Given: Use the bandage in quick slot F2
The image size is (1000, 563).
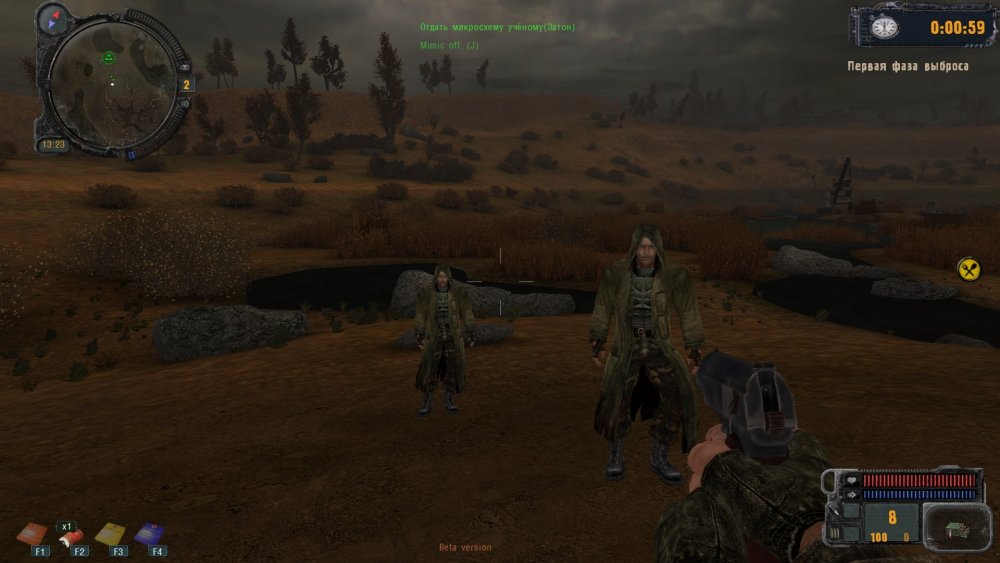Looking at the screenshot, I should tap(72, 538).
